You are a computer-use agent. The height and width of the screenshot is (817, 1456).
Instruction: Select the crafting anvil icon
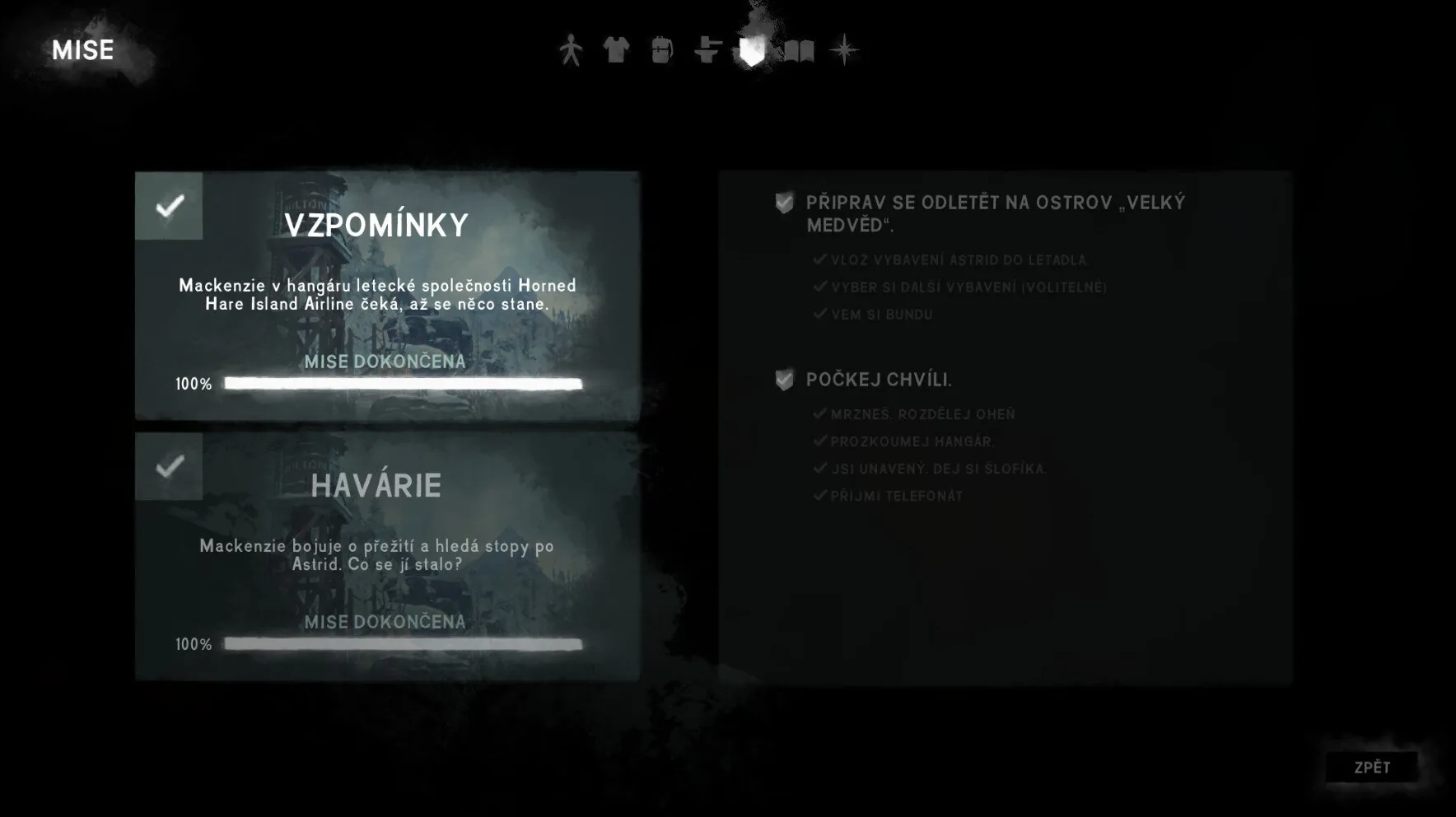point(705,51)
